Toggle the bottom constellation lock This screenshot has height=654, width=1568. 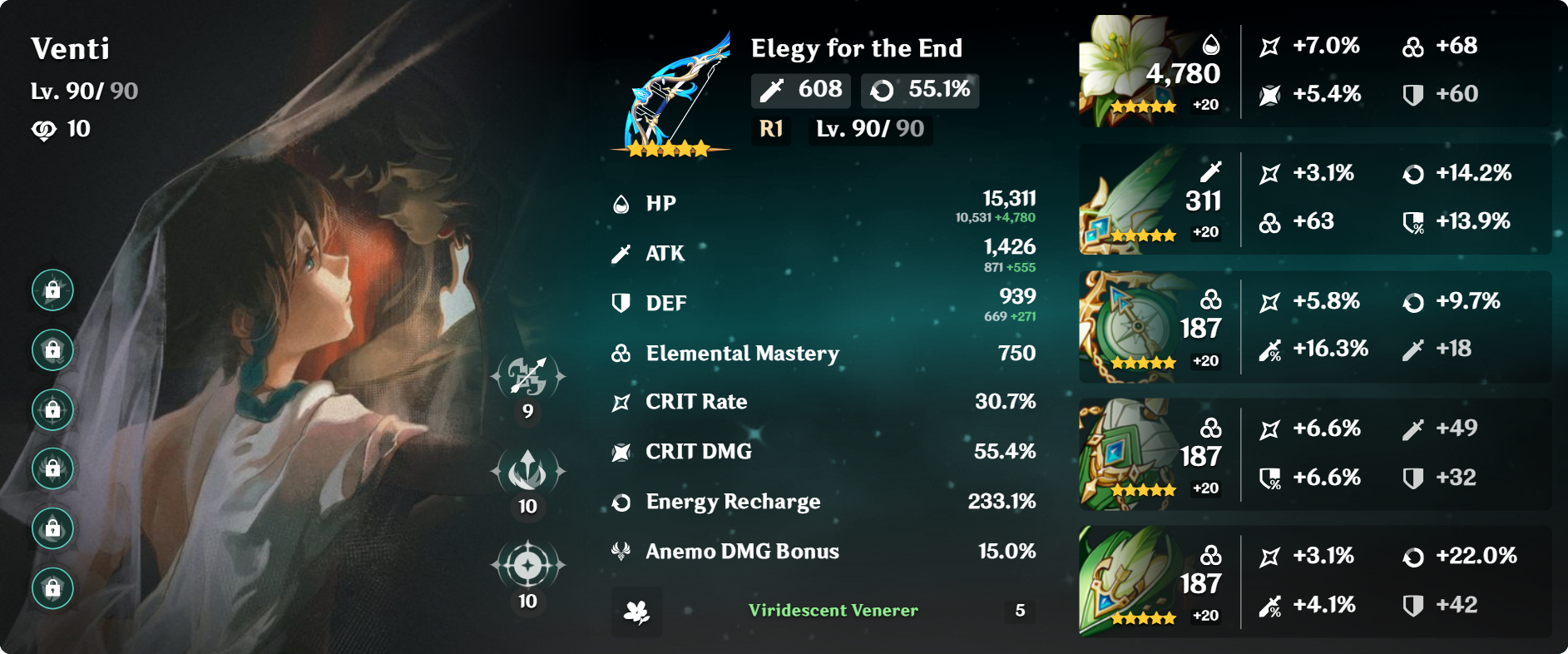click(x=54, y=587)
